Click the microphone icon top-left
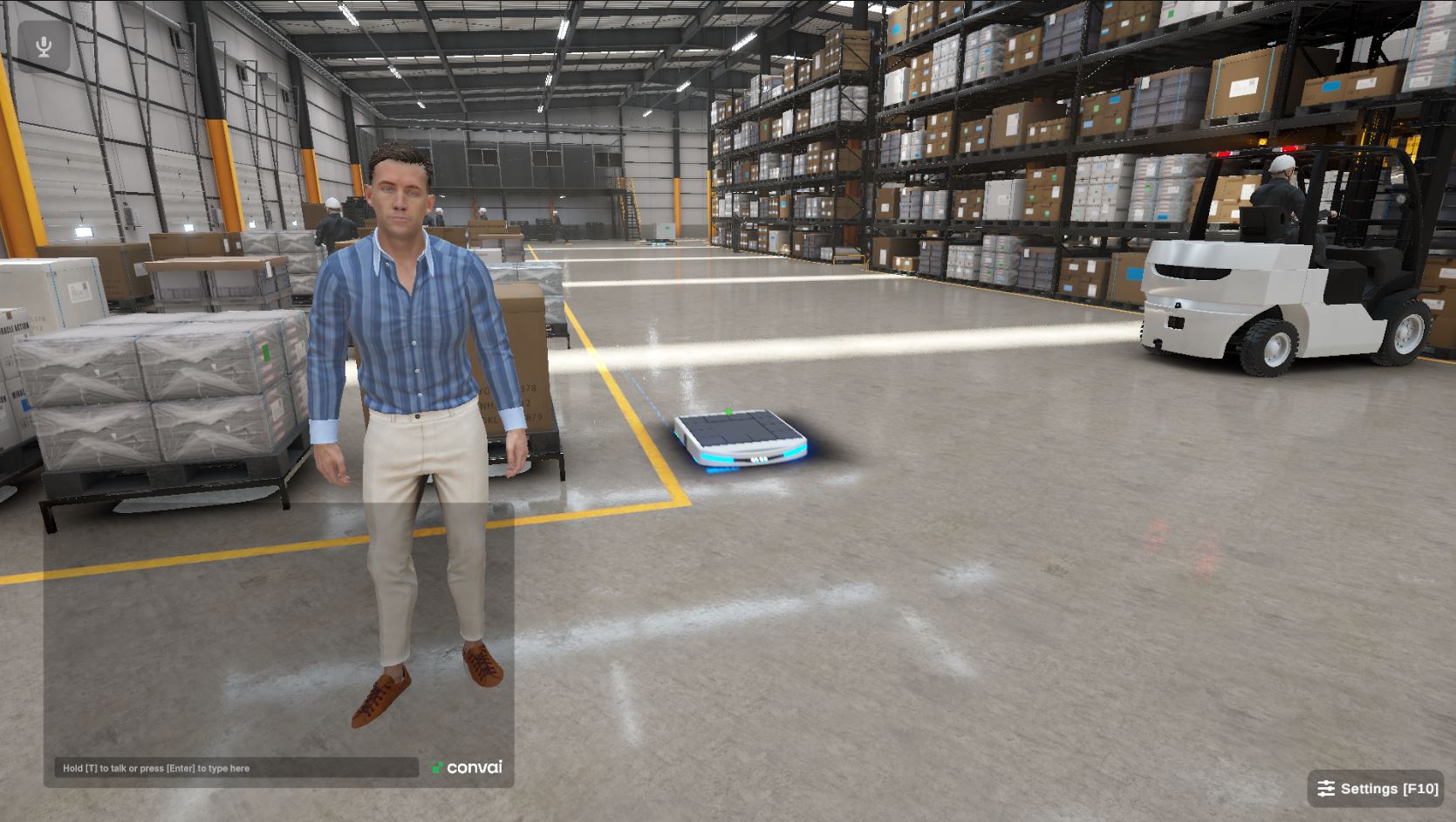1456x822 pixels. pyautogui.click(x=42, y=45)
